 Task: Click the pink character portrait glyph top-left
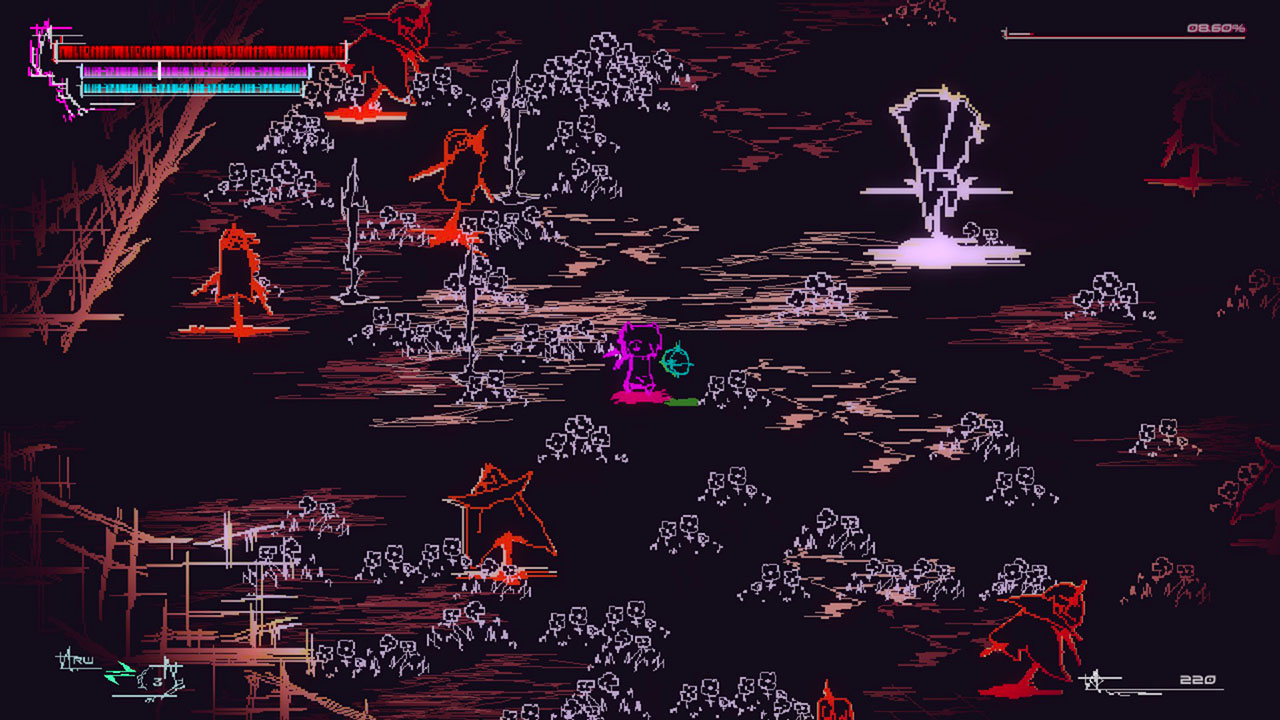45,55
